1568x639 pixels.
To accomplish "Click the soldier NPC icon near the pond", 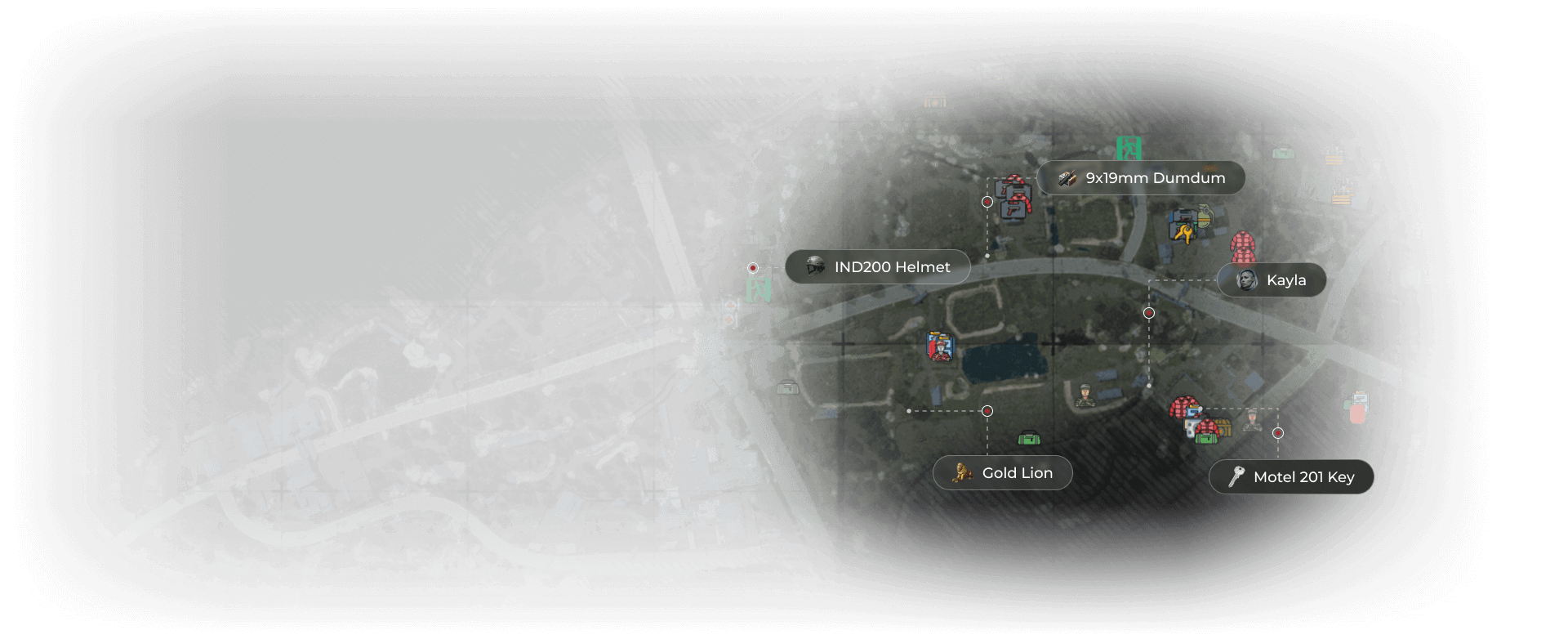I will (1085, 395).
